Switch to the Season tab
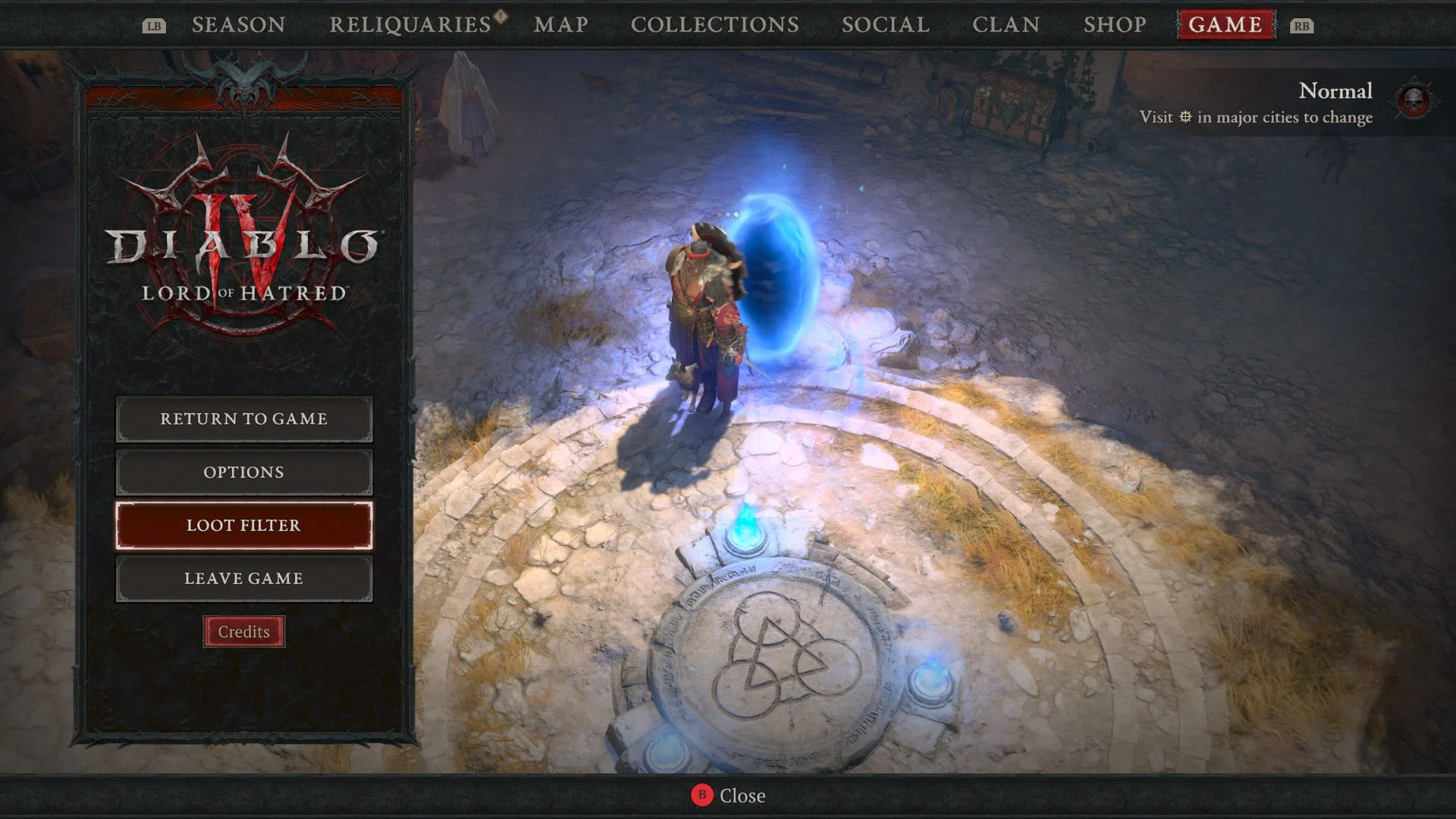The height and width of the screenshot is (819, 1456). point(238,25)
